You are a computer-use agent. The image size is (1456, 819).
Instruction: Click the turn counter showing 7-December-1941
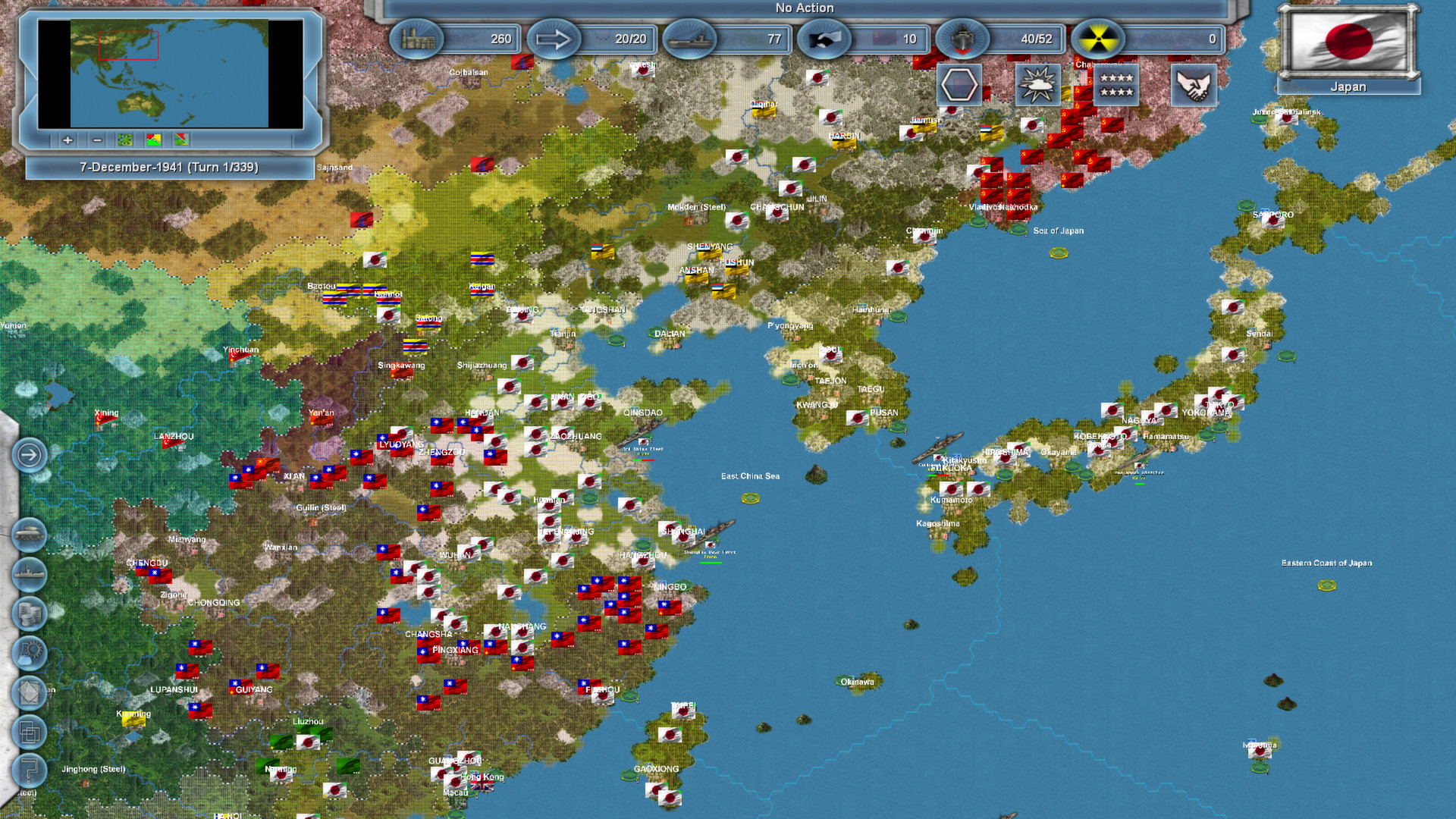pos(169,167)
